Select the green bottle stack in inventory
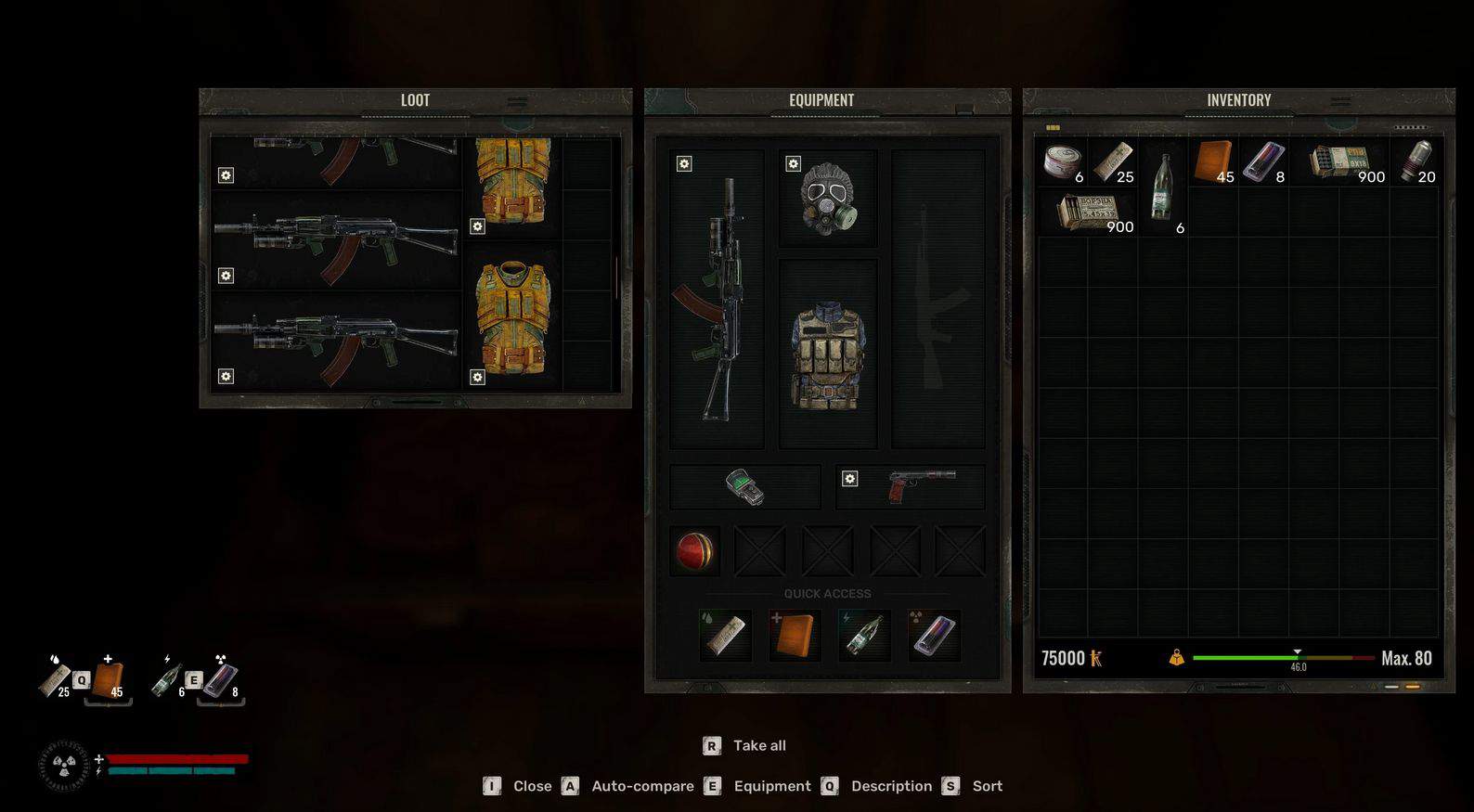 click(1162, 187)
